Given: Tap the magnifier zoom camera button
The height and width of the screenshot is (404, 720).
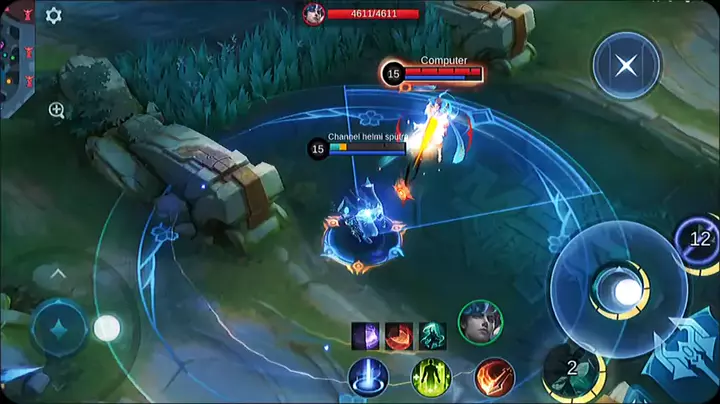Looking at the screenshot, I should [x=57, y=110].
